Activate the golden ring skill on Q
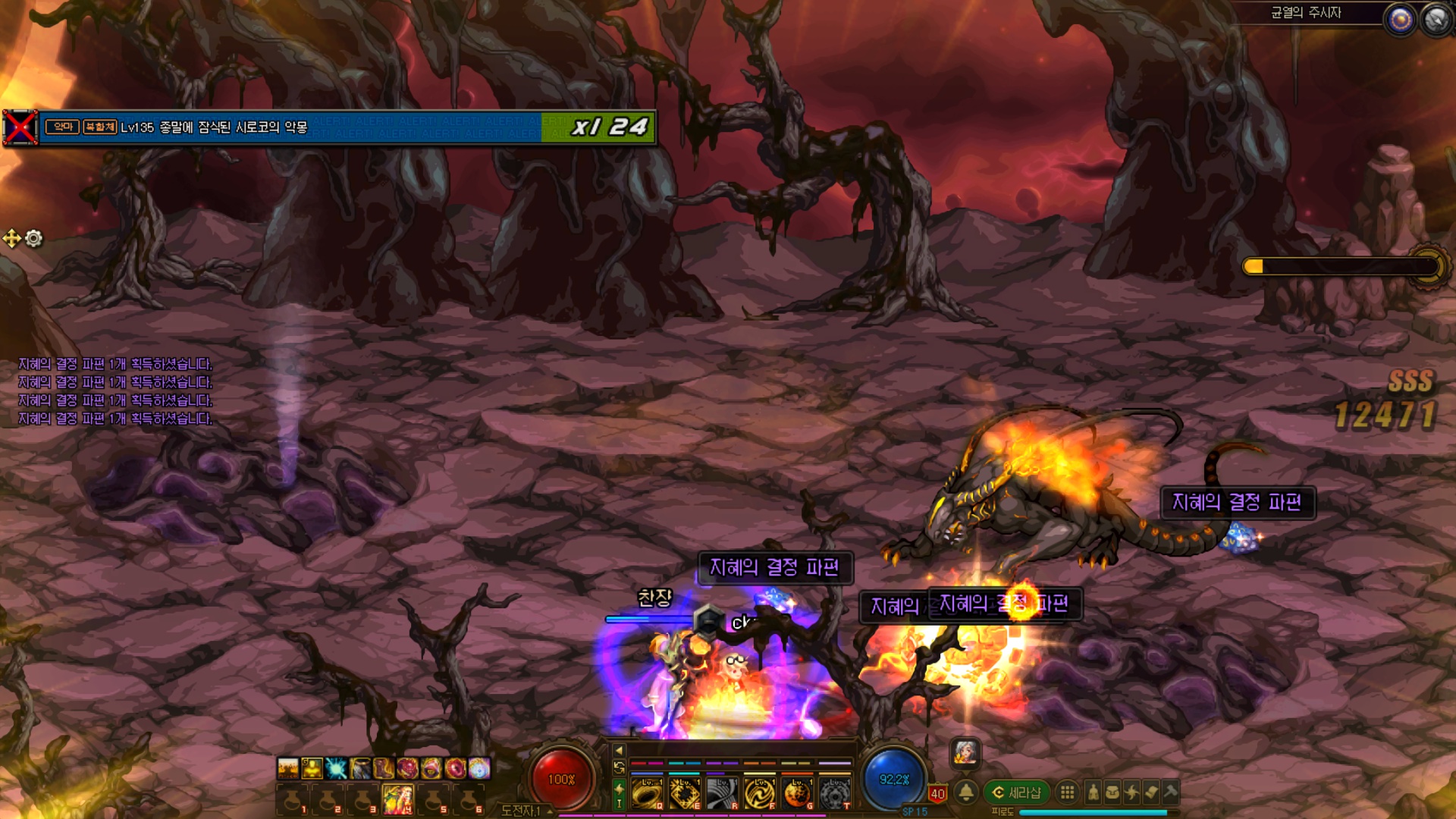 pyautogui.click(x=646, y=793)
